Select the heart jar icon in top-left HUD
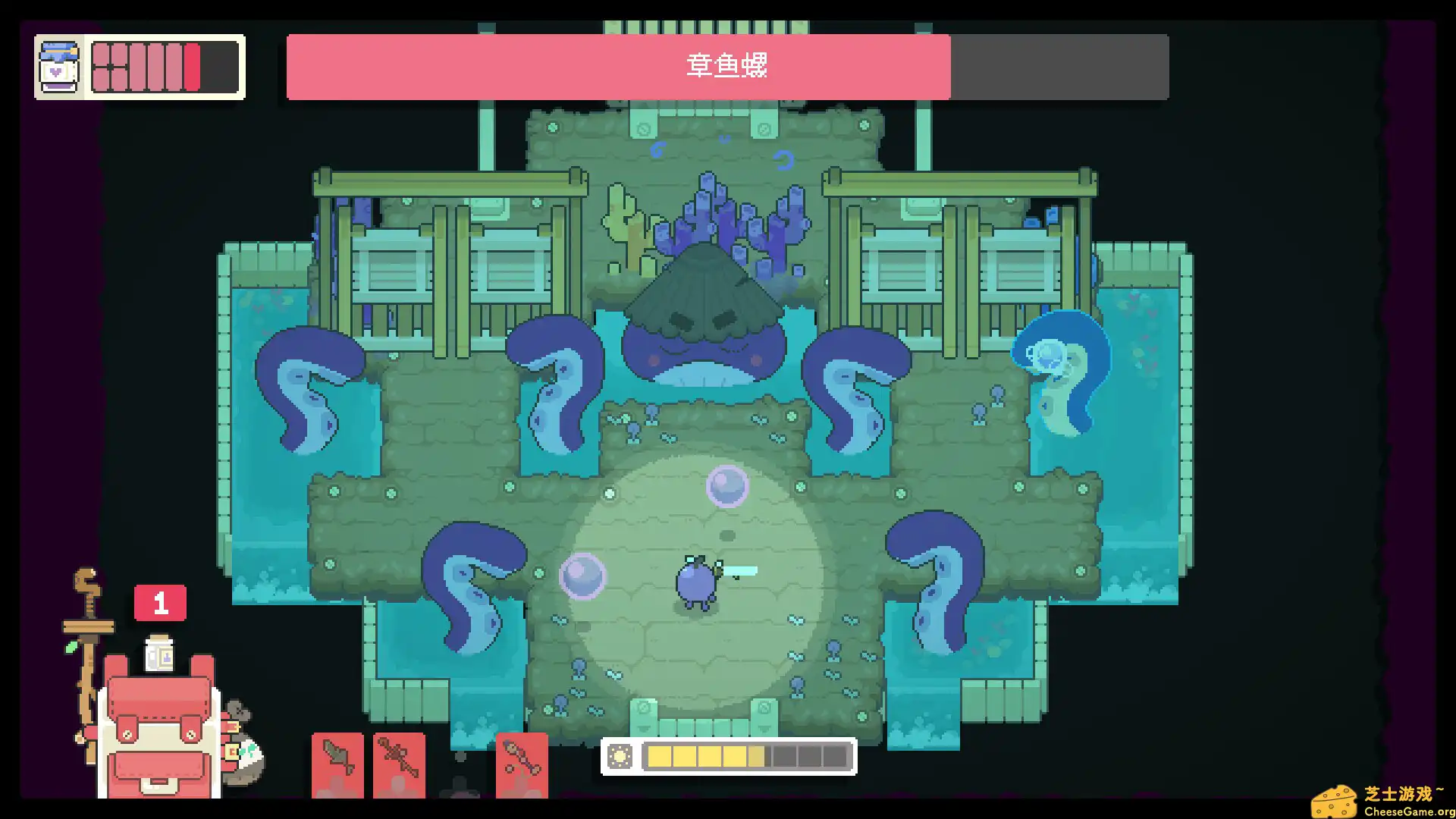This screenshot has height=819, width=1456. point(58,67)
